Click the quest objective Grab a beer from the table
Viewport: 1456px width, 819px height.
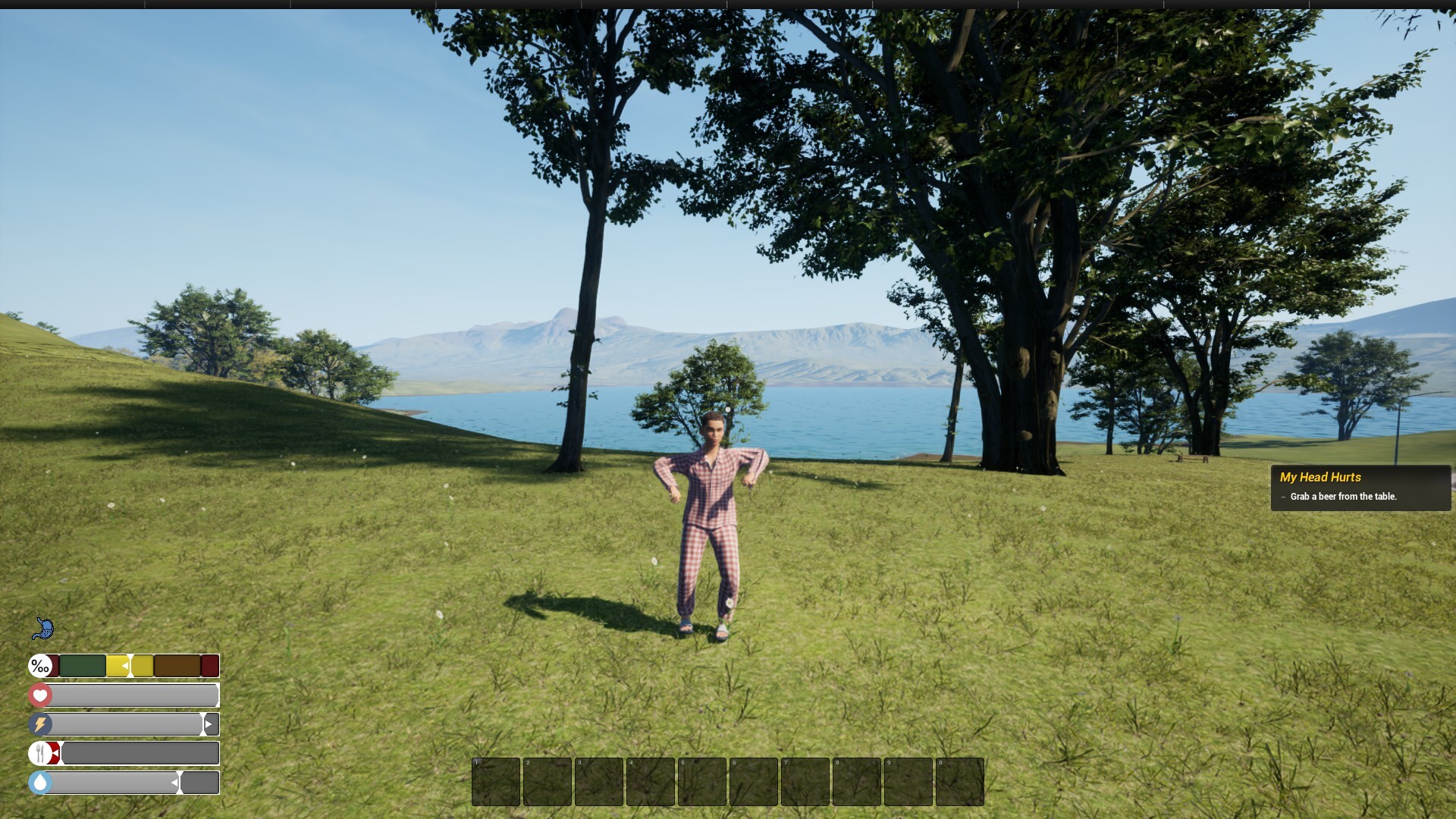(1343, 497)
